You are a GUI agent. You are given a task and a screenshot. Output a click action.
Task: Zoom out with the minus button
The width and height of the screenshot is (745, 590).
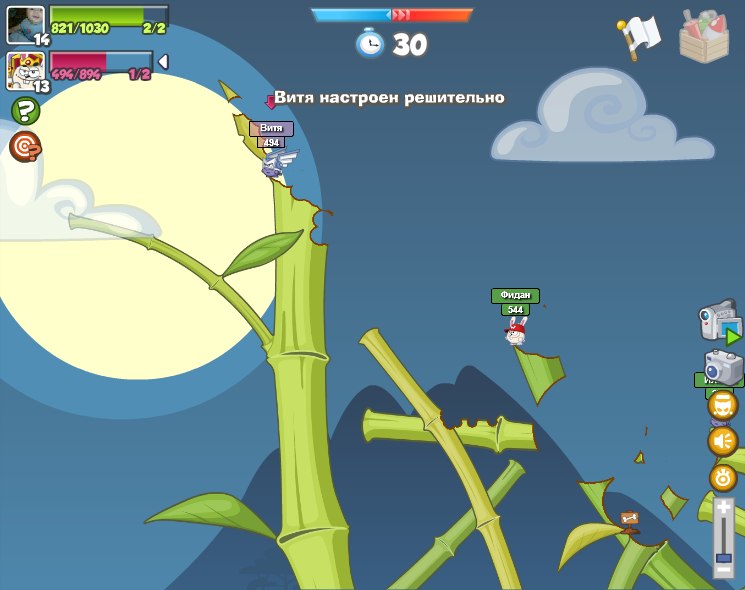pyautogui.click(x=723, y=570)
